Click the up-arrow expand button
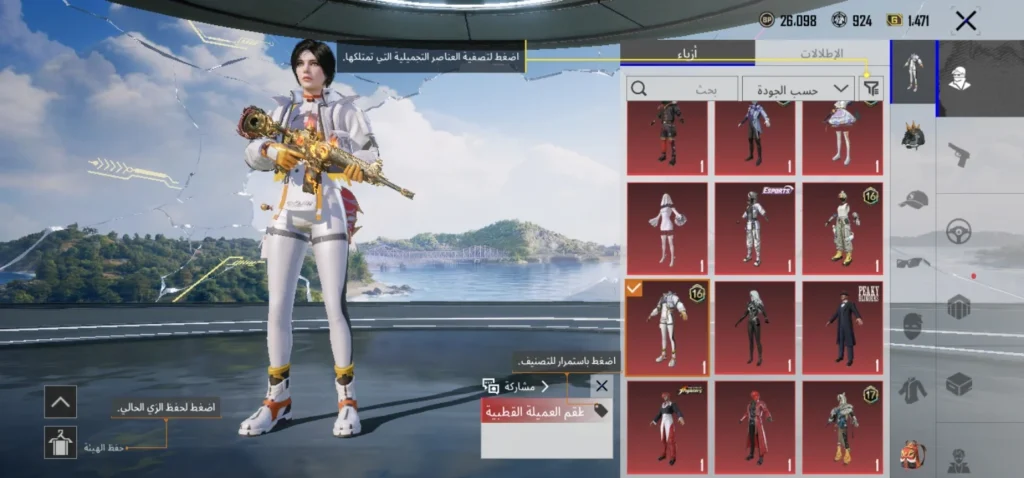This screenshot has height=478, width=1024. pyautogui.click(x=60, y=402)
